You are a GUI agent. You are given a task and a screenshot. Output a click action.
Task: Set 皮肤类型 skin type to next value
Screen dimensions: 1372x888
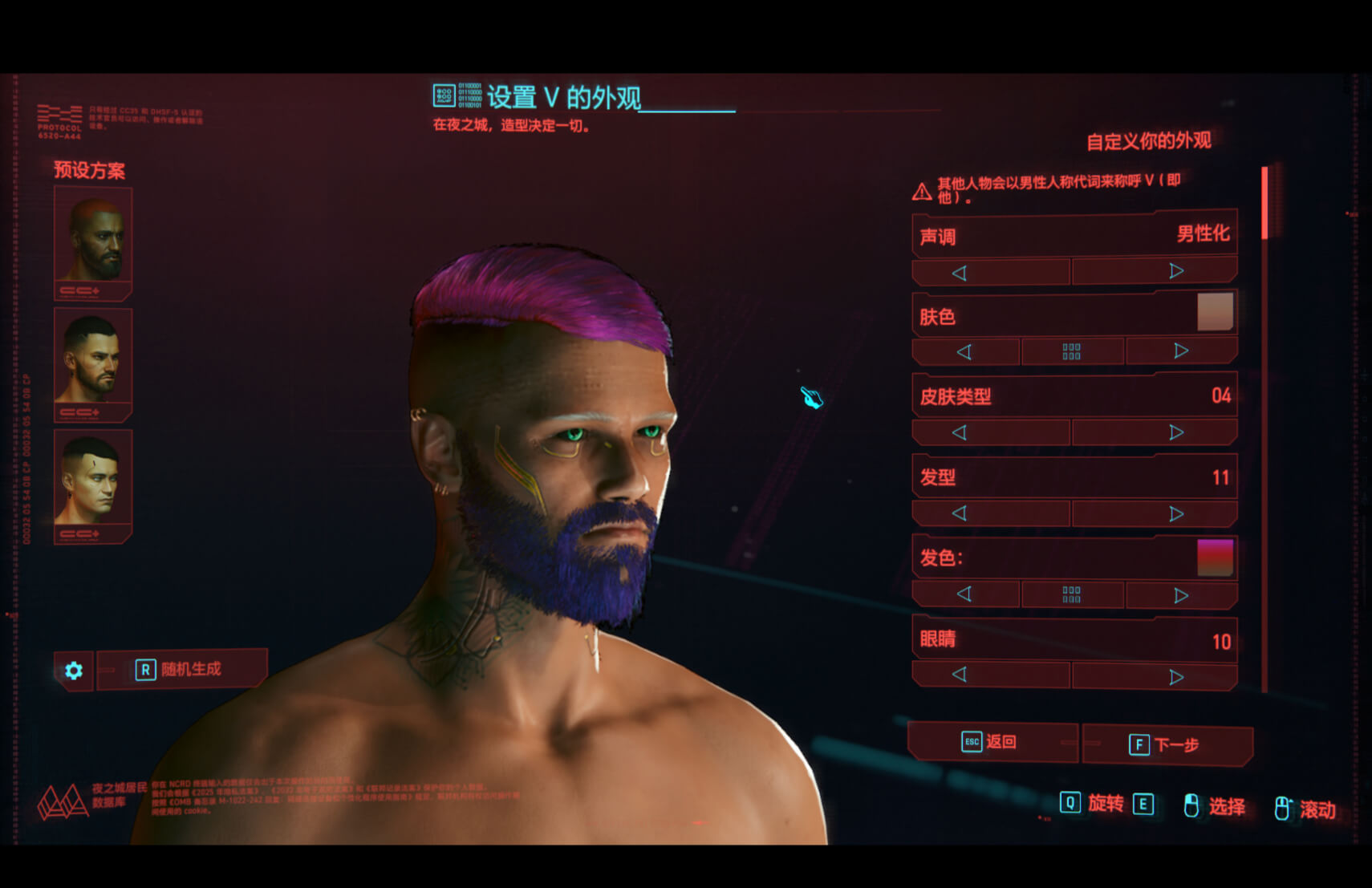1175,433
